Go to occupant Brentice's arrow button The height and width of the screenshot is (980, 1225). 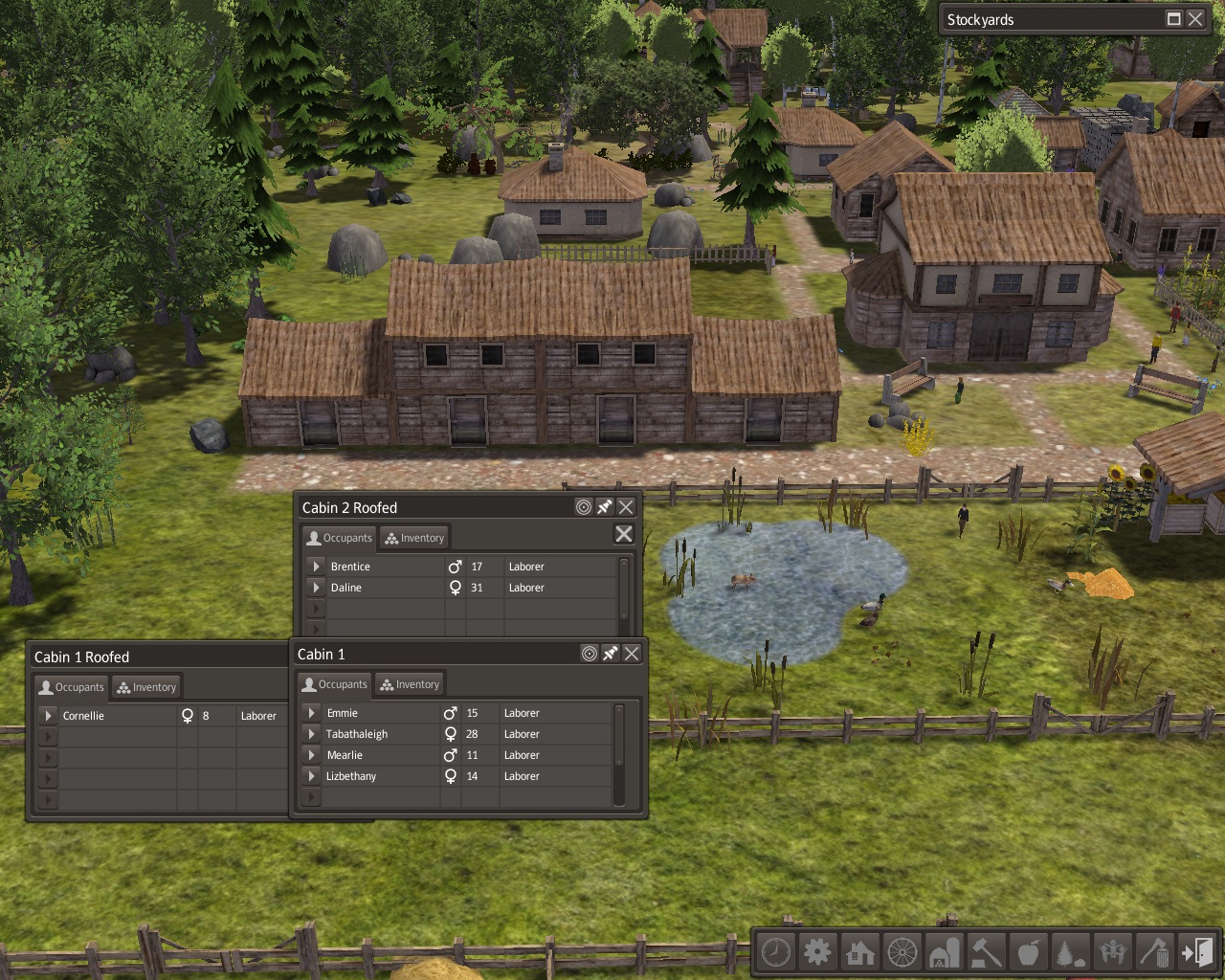[x=316, y=567]
